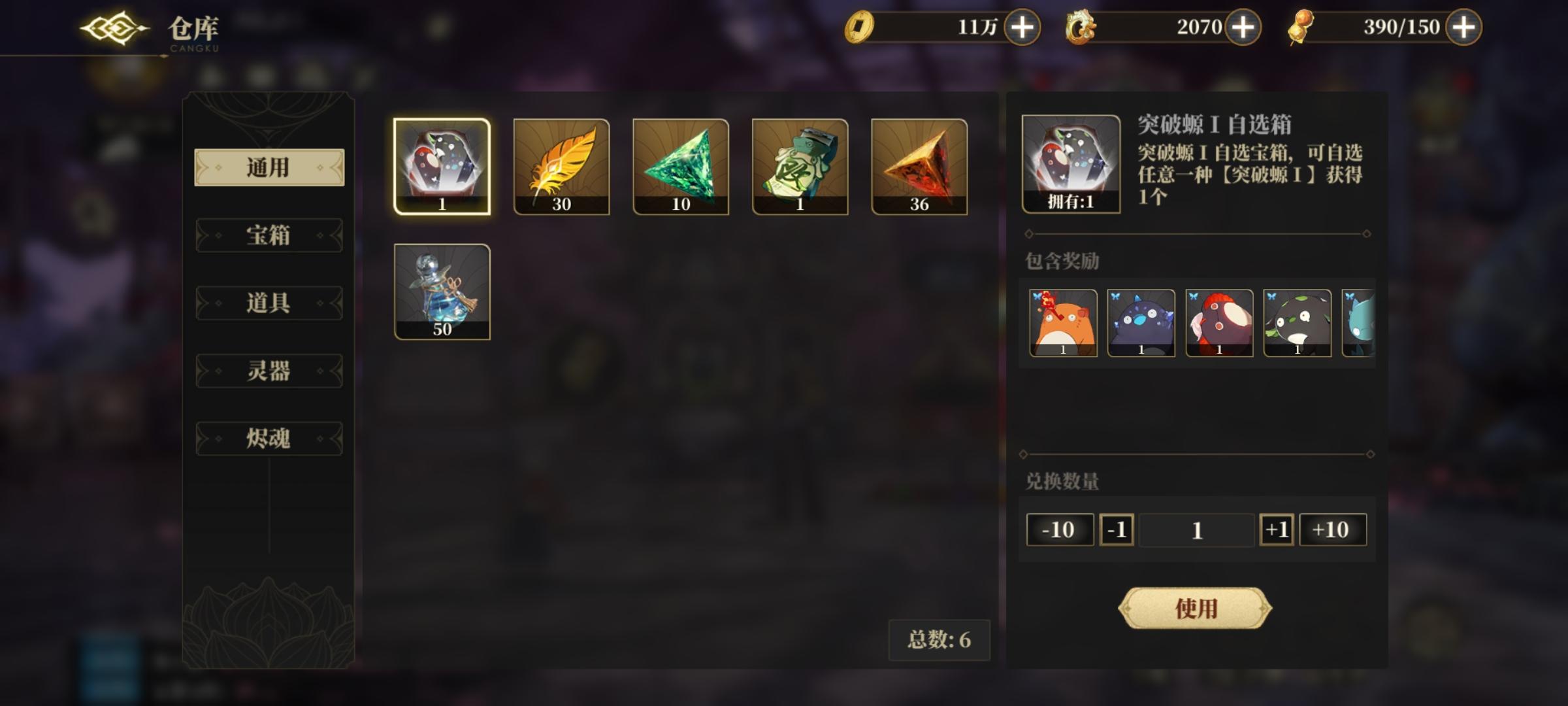
Task: Switch to the 道具 category tab
Action: [268, 304]
